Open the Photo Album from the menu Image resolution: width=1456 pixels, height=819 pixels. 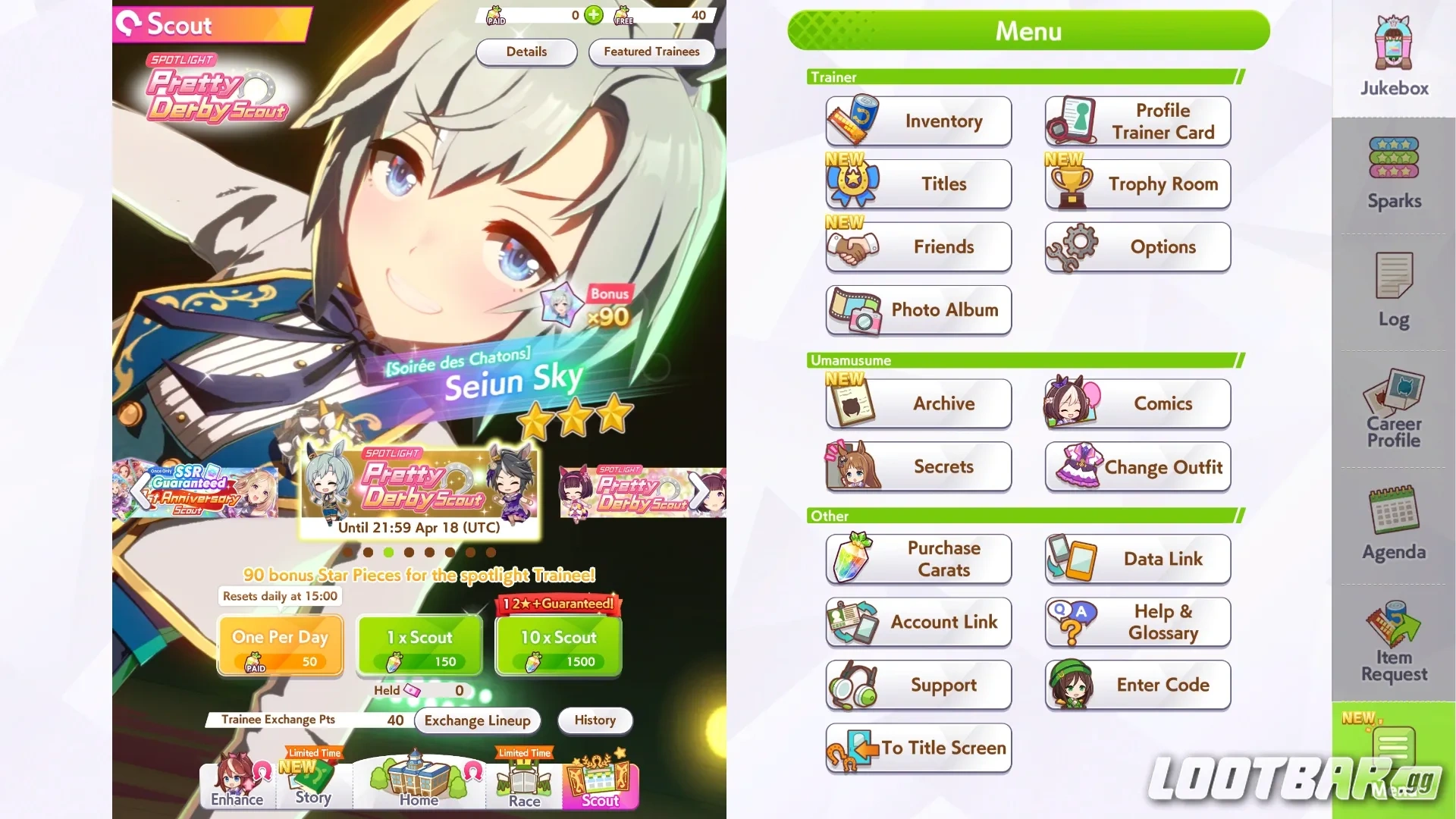pyautogui.click(x=918, y=310)
